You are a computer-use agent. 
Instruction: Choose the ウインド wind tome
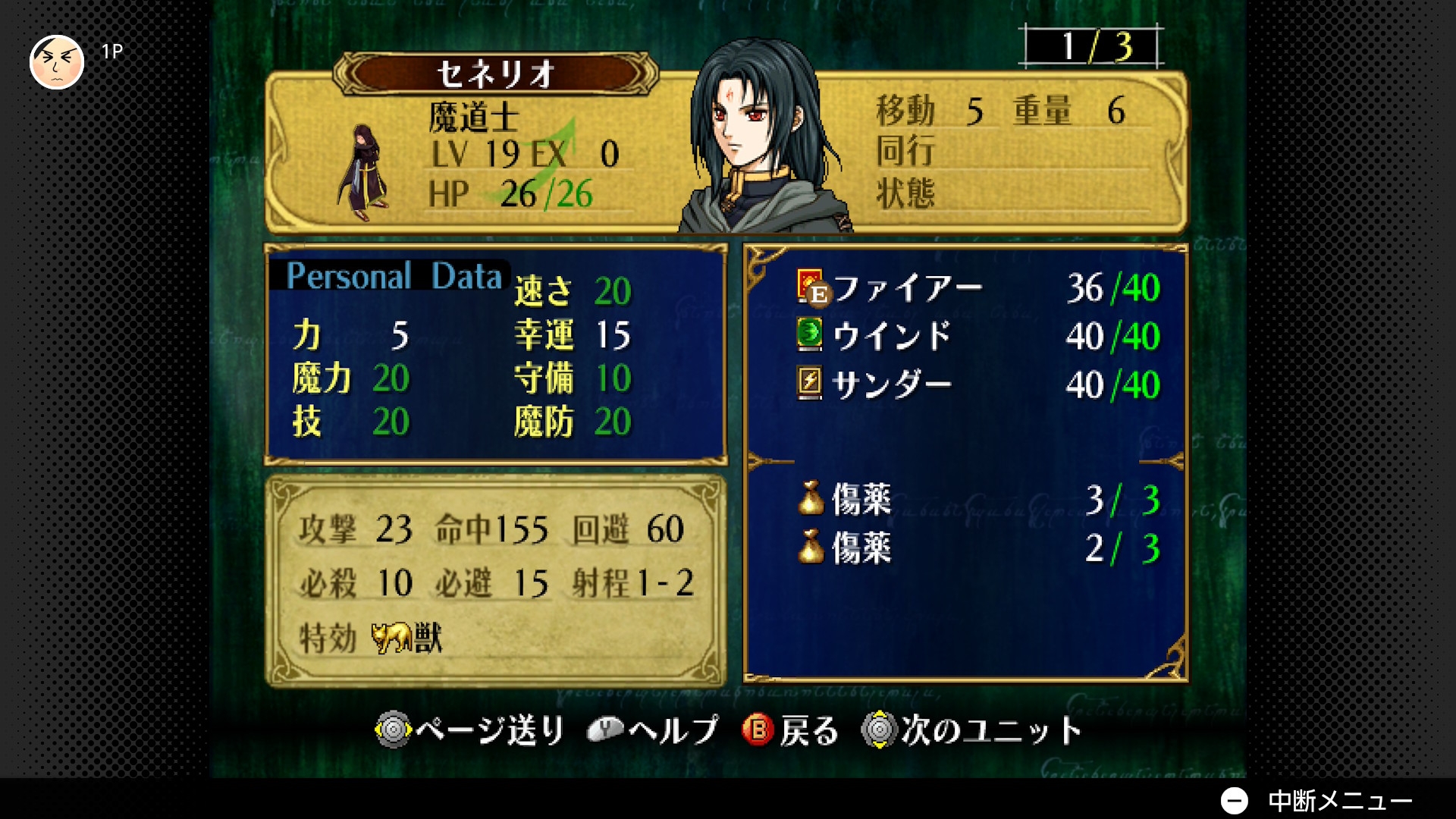[x=891, y=336]
